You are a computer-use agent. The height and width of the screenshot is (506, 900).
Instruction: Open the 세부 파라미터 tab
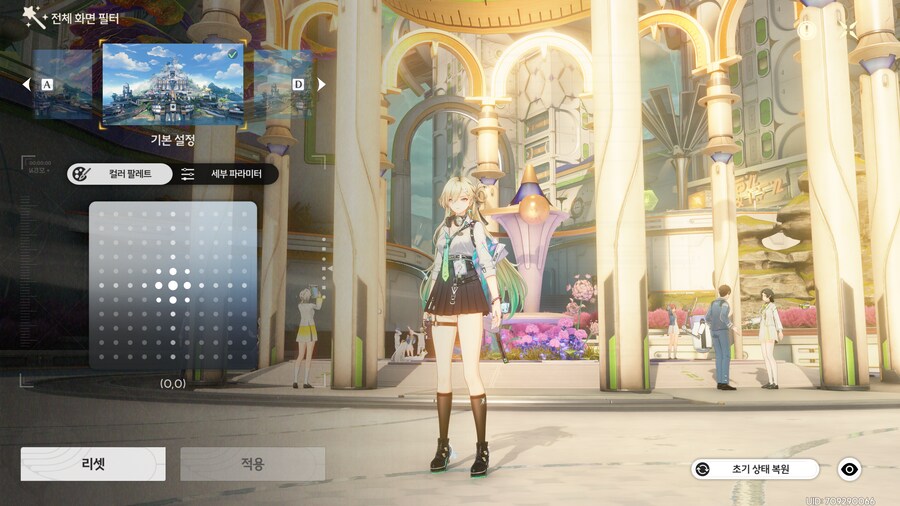[225, 174]
